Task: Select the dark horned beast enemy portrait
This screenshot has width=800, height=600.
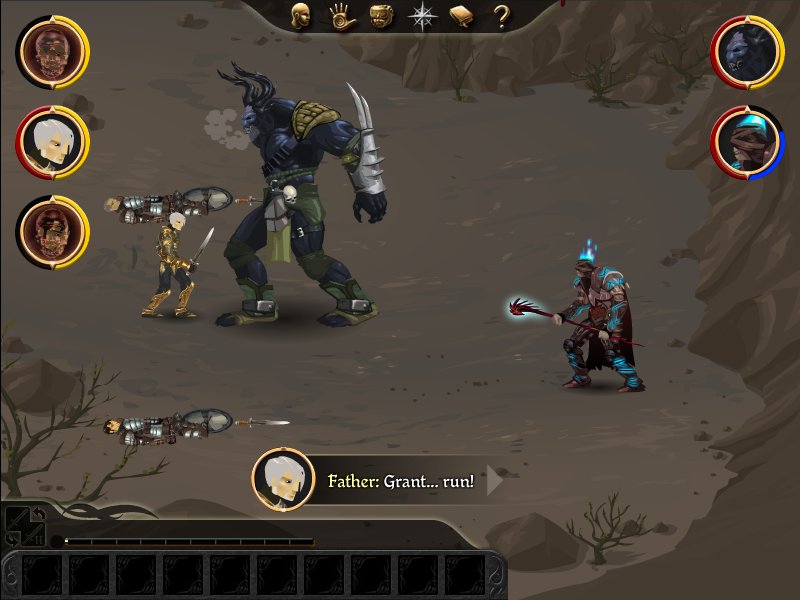Action: 747,52
